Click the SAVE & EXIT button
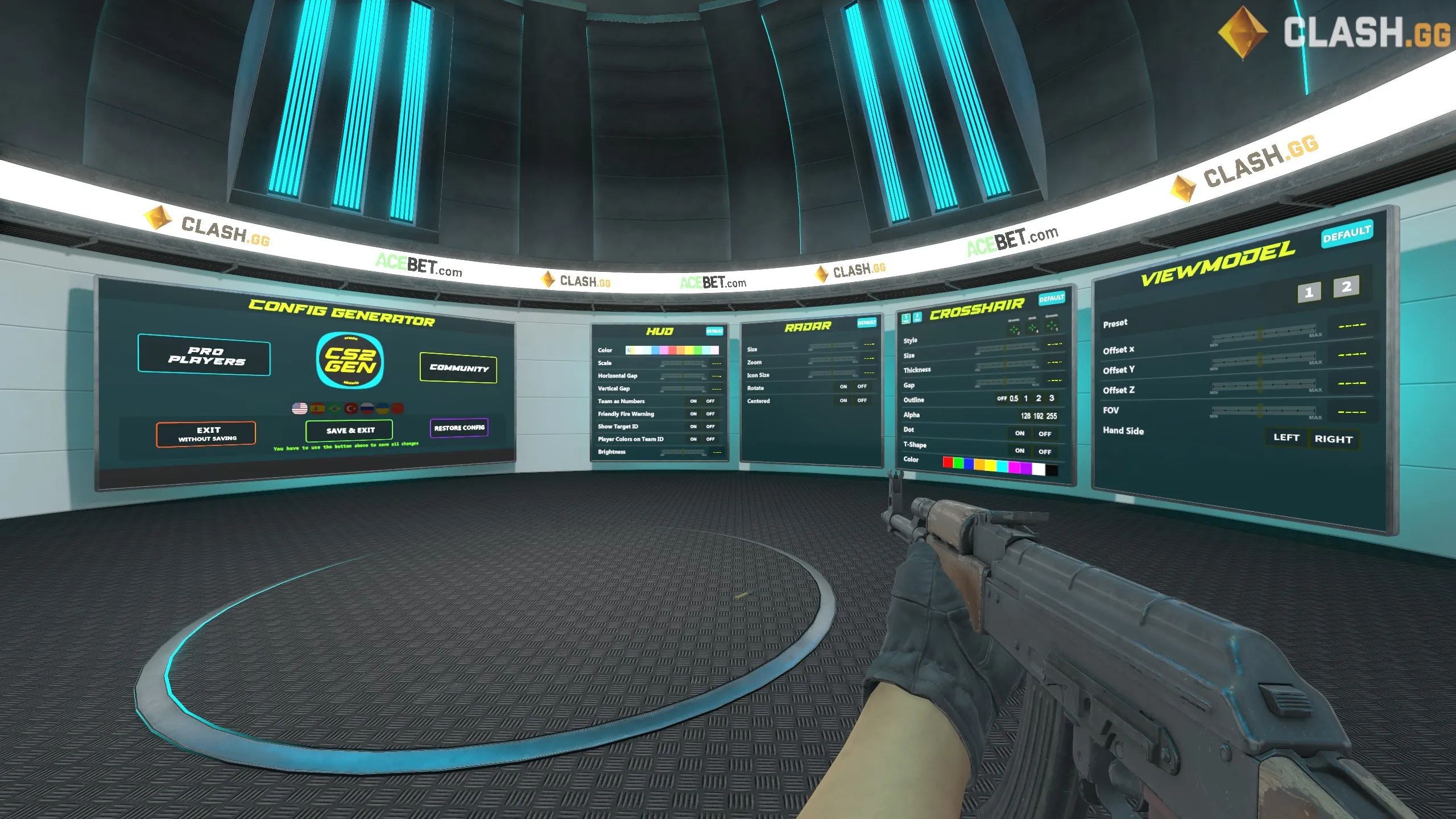 (x=349, y=430)
